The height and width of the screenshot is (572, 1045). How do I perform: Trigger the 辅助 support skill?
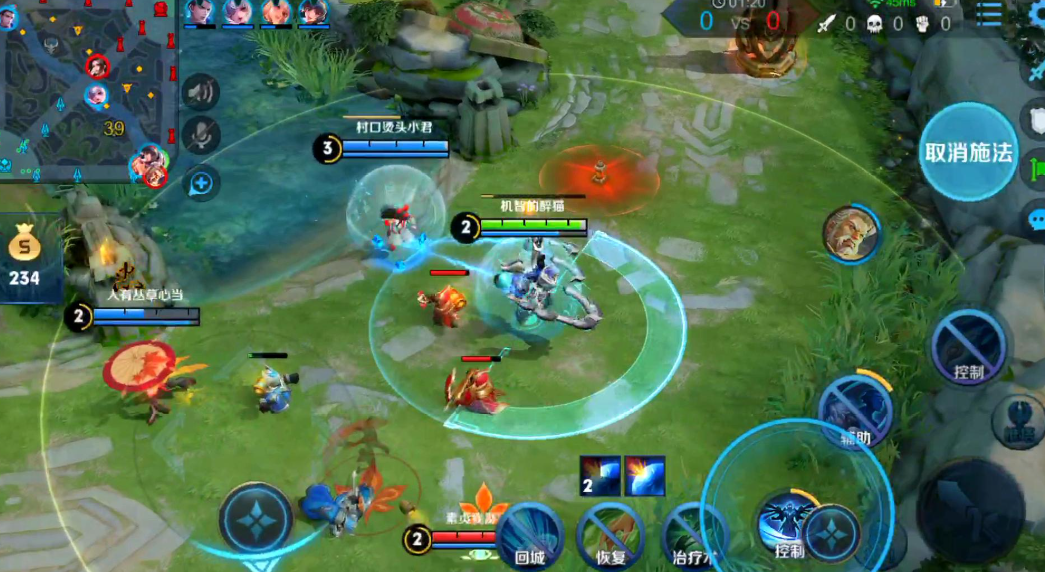pos(853,409)
